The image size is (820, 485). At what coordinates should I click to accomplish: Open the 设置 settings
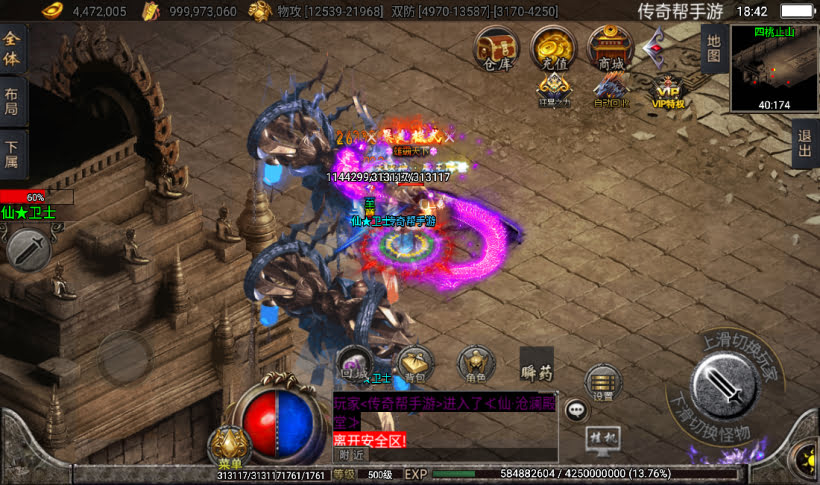[x=602, y=382]
